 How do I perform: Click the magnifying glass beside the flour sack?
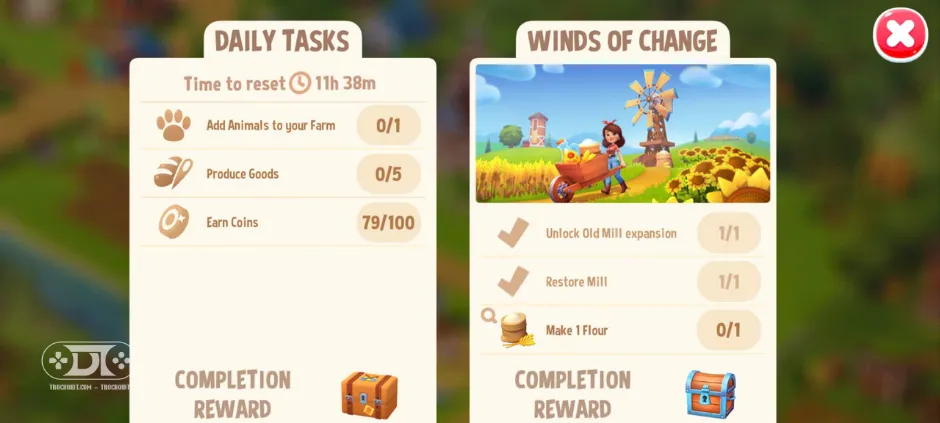489,316
